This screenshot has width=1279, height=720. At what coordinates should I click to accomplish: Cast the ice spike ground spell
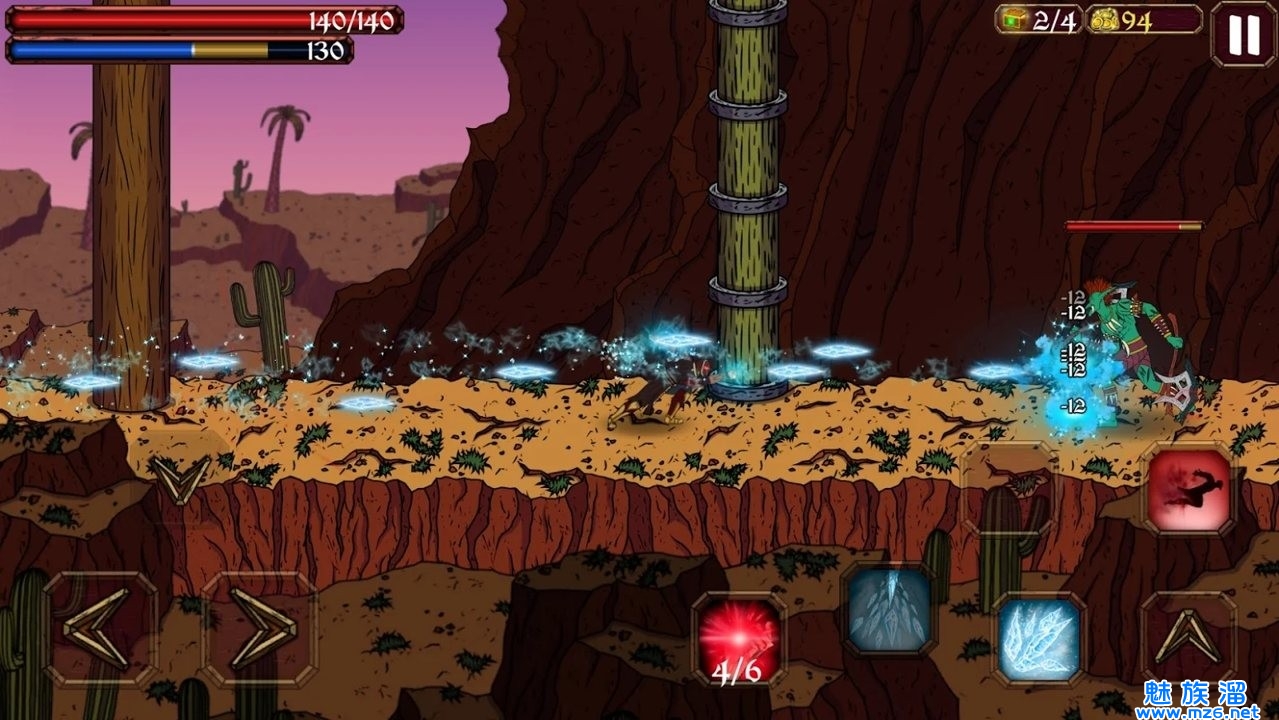(889, 608)
